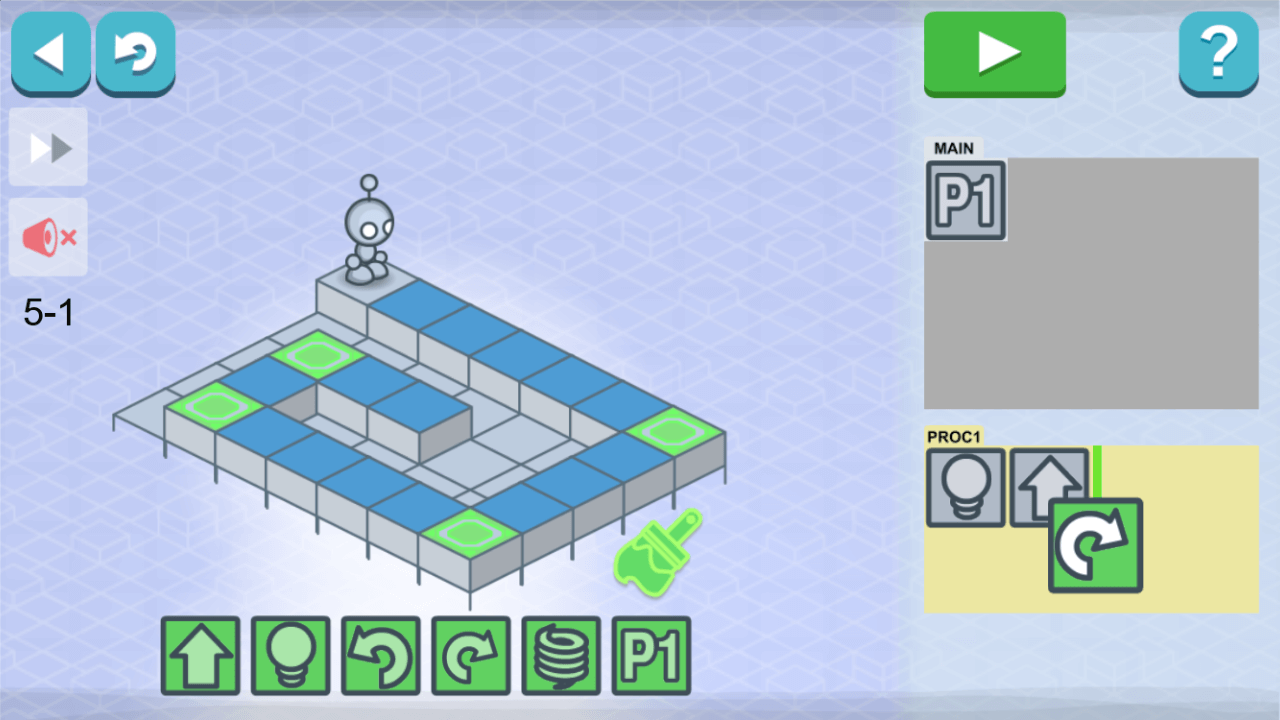Select the P1 procedure call icon

pyautogui.click(x=651, y=655)
